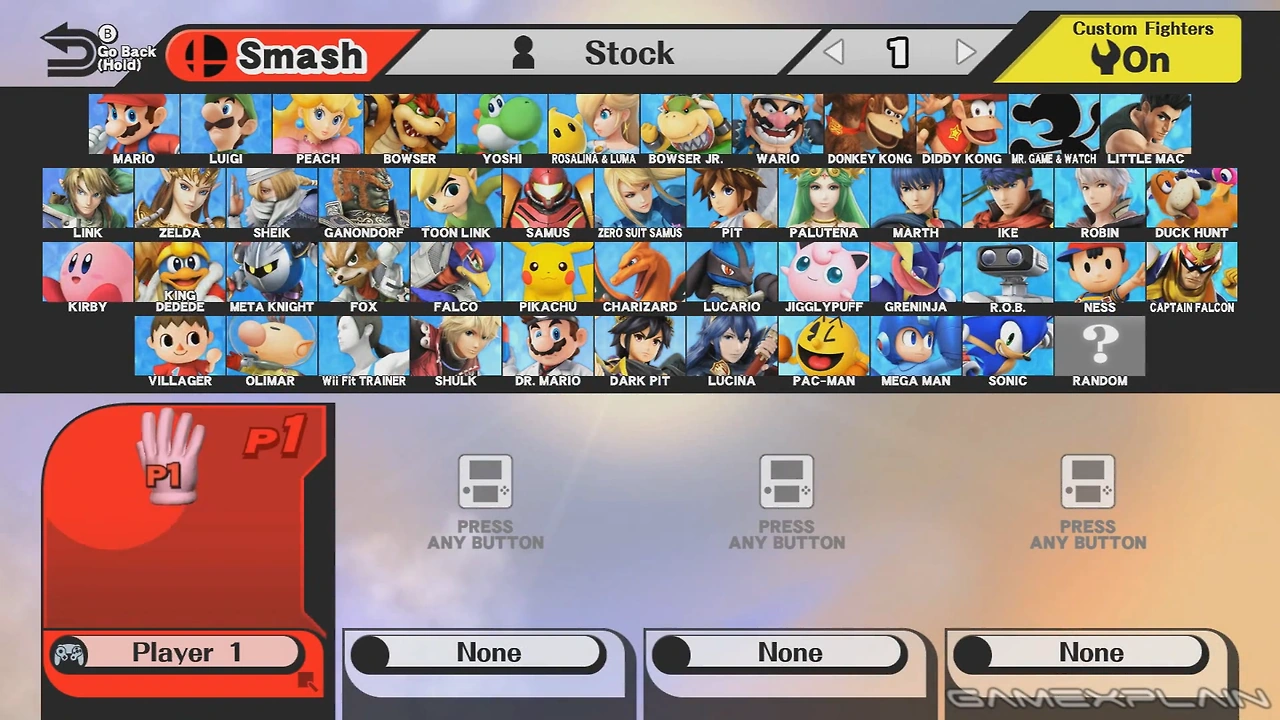This screenshot has height=720, width=1280.
Task: Choose Sonic from the bottom row
Action: pyautogui.click(x=1007, y=345)
